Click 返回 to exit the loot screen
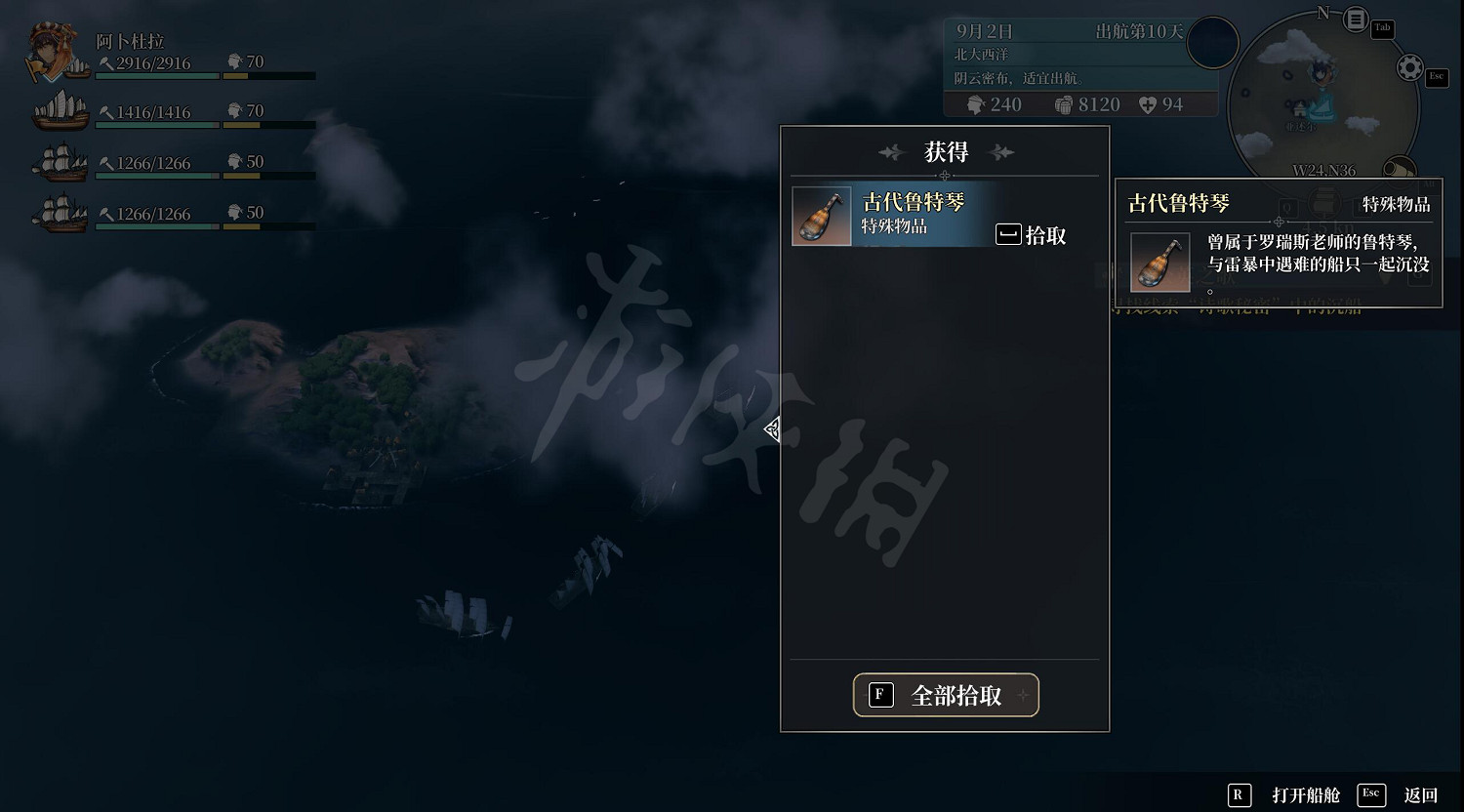This screenshot has height=812, width=1464. 1422,795
